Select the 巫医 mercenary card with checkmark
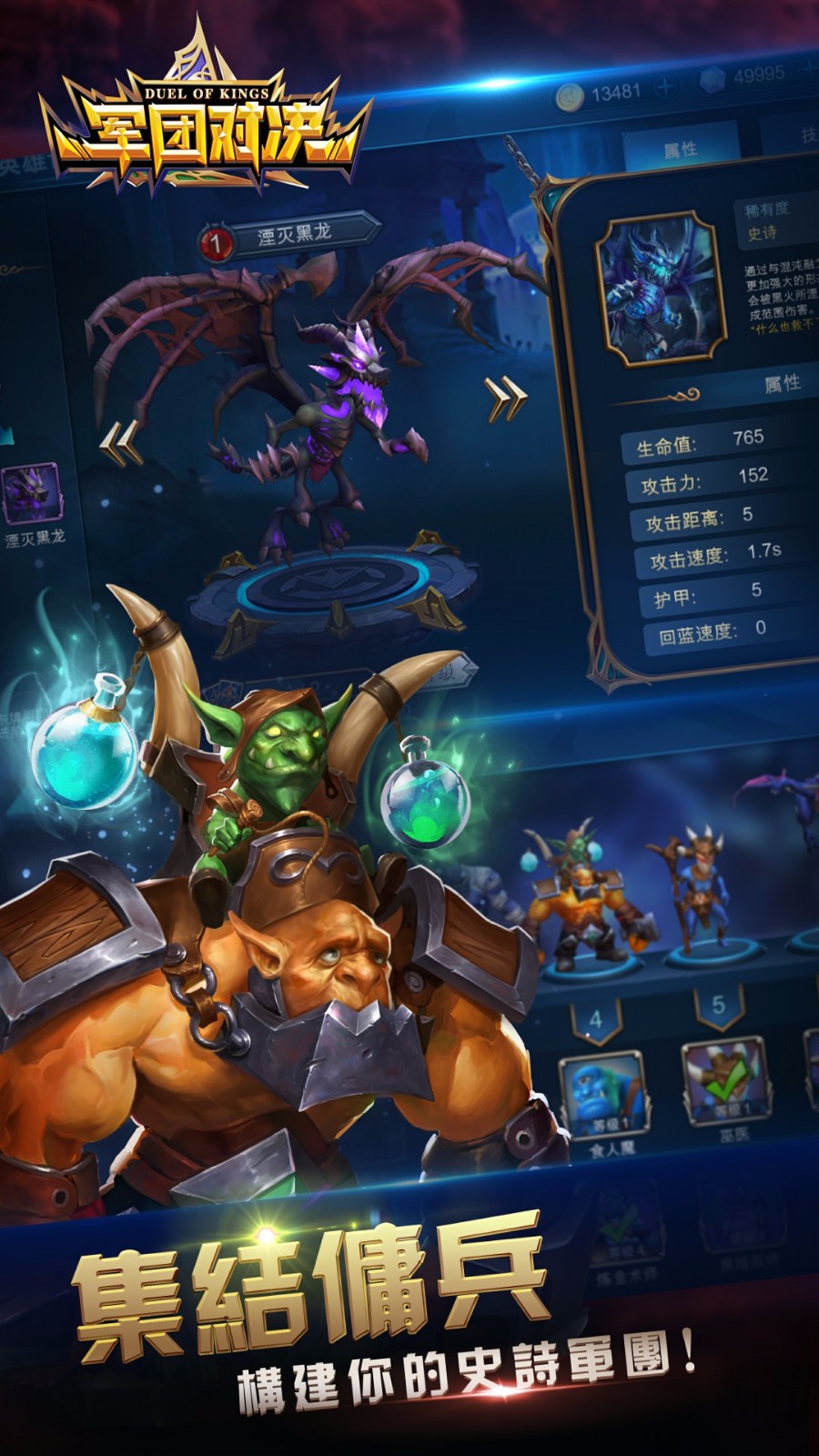 tap(725, 1081)
